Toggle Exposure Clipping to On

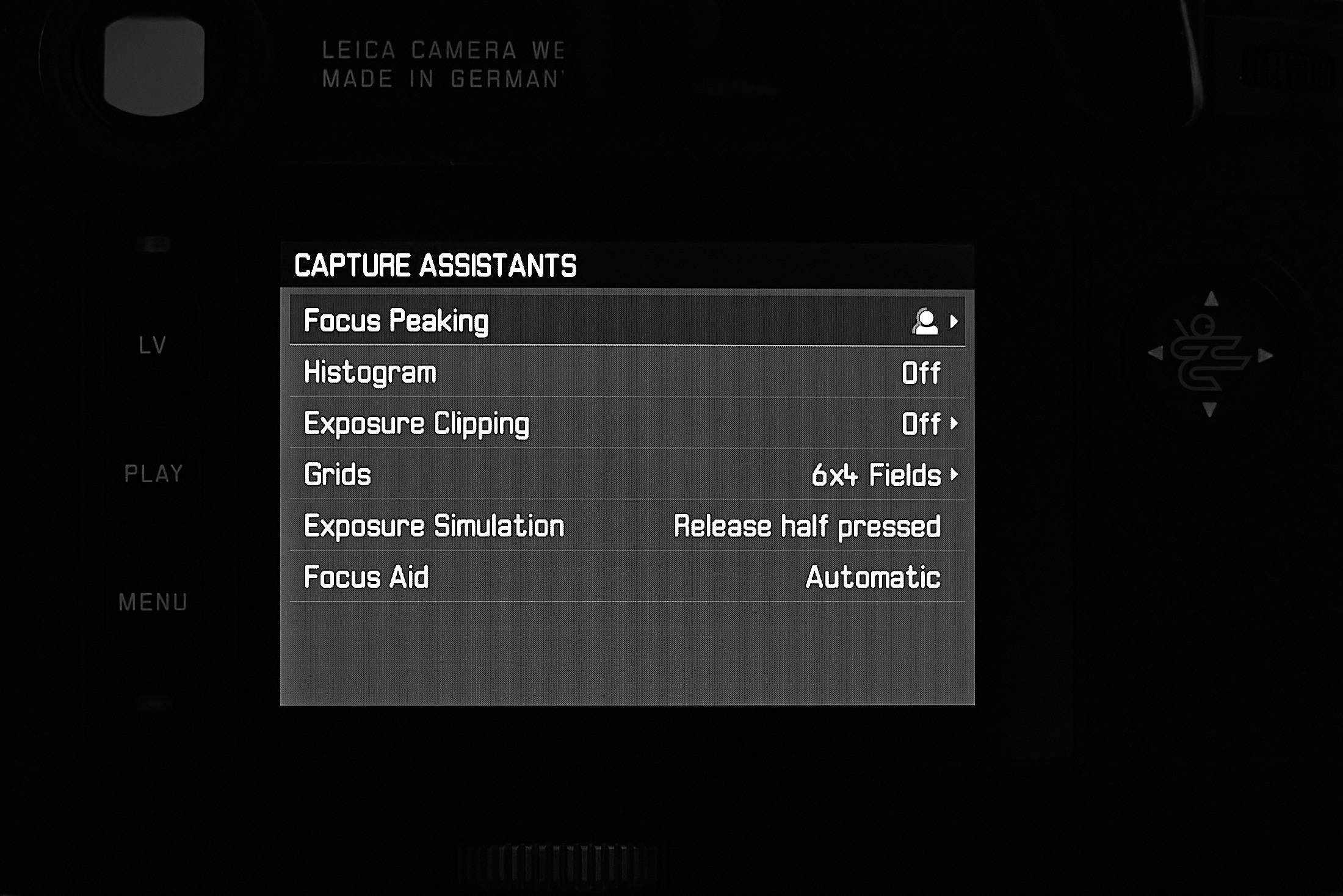tap(922, 422)
